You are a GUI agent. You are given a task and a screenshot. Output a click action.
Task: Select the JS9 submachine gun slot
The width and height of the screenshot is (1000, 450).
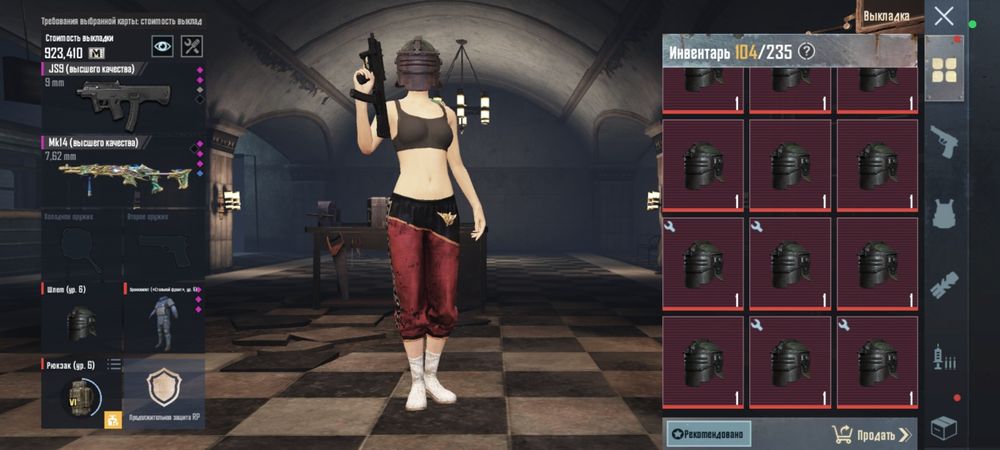pyautogui.click(x=120, y=96)
